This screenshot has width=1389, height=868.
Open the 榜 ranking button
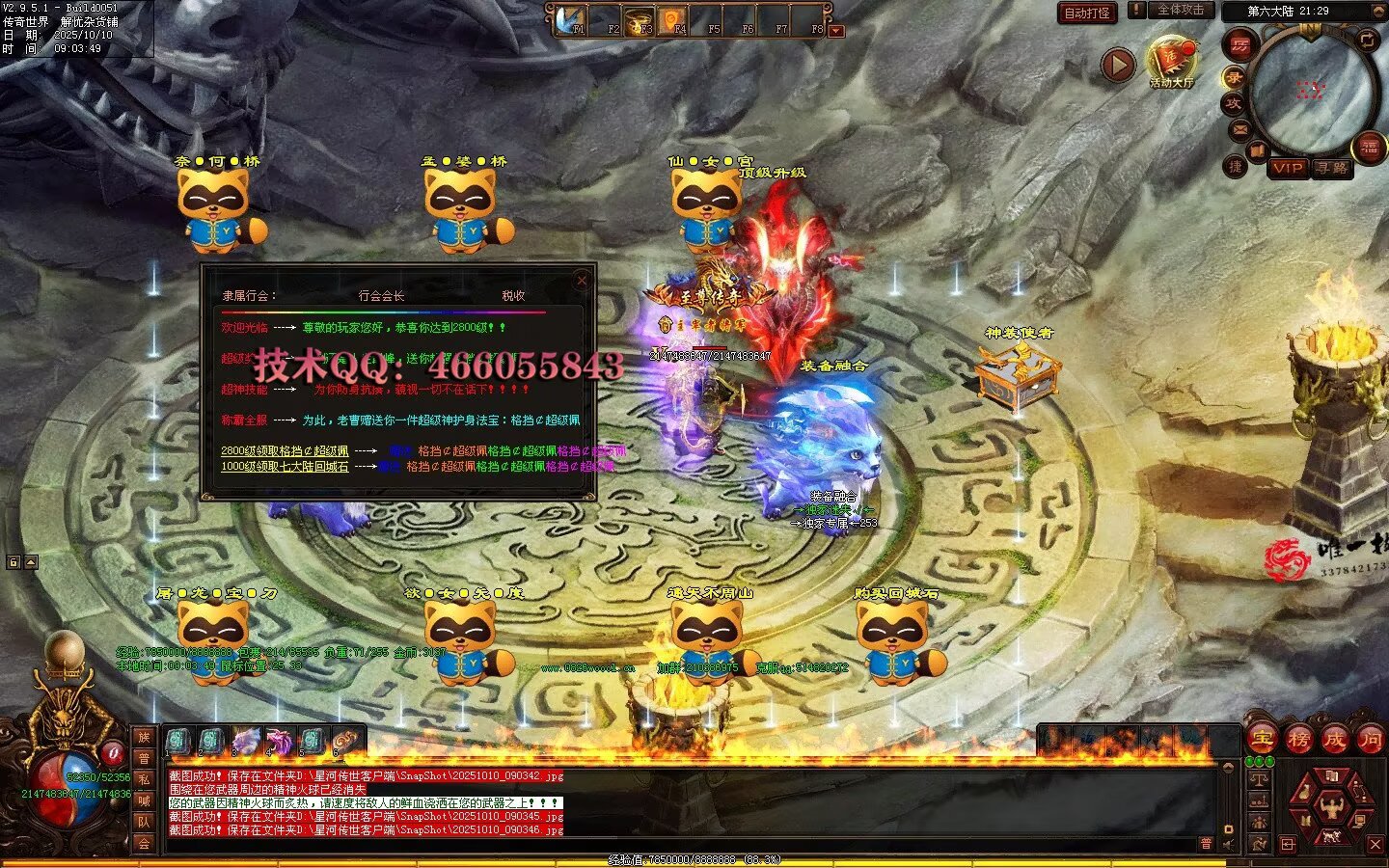click(1297, 740)
